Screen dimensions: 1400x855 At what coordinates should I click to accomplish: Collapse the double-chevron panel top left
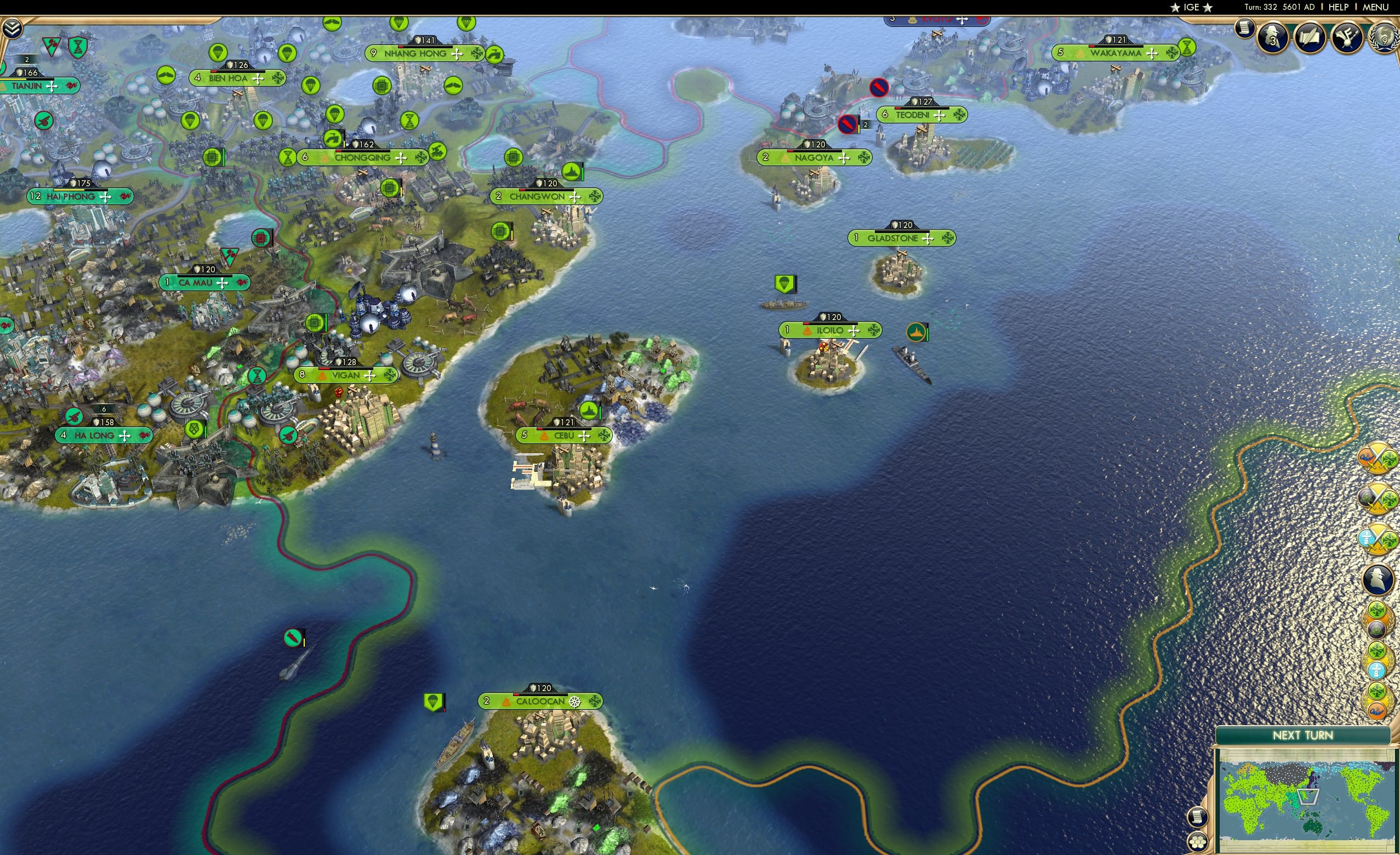[x=13, y=27]
